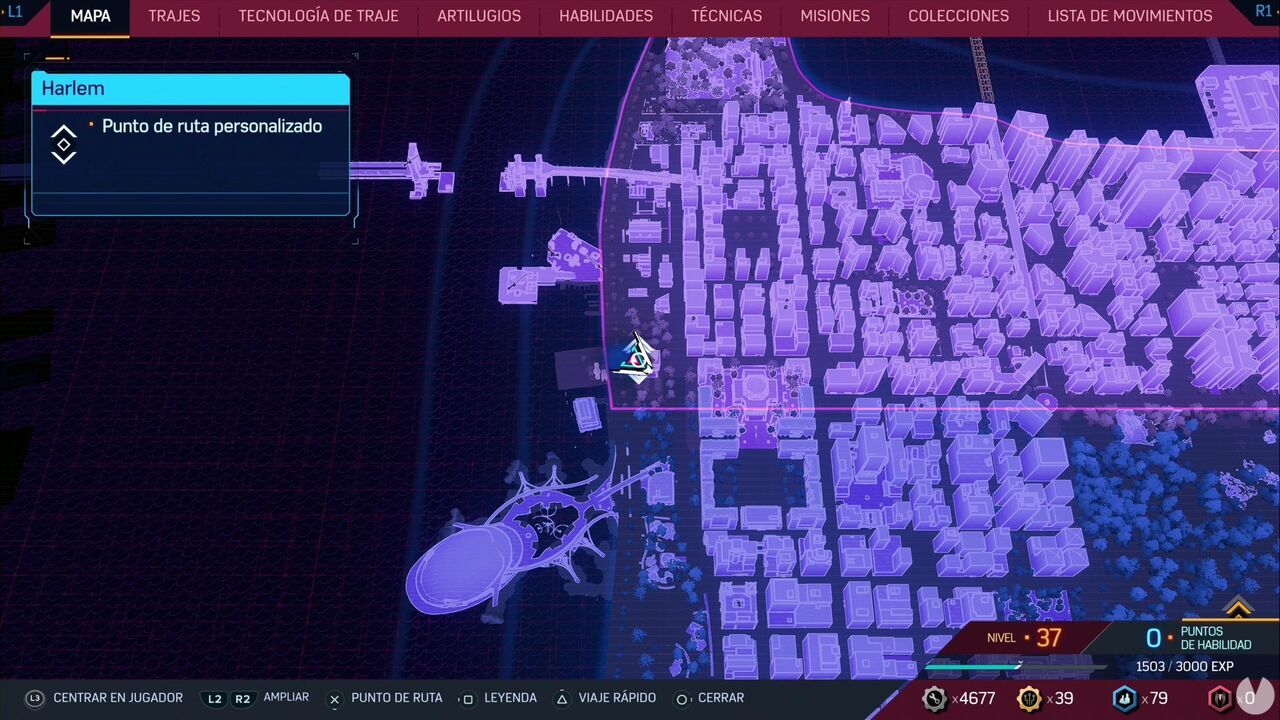This screenshot has width=1280, height=720.
Task: Select the gold rare tech parts icon
Action: (x=1027, y=698)
